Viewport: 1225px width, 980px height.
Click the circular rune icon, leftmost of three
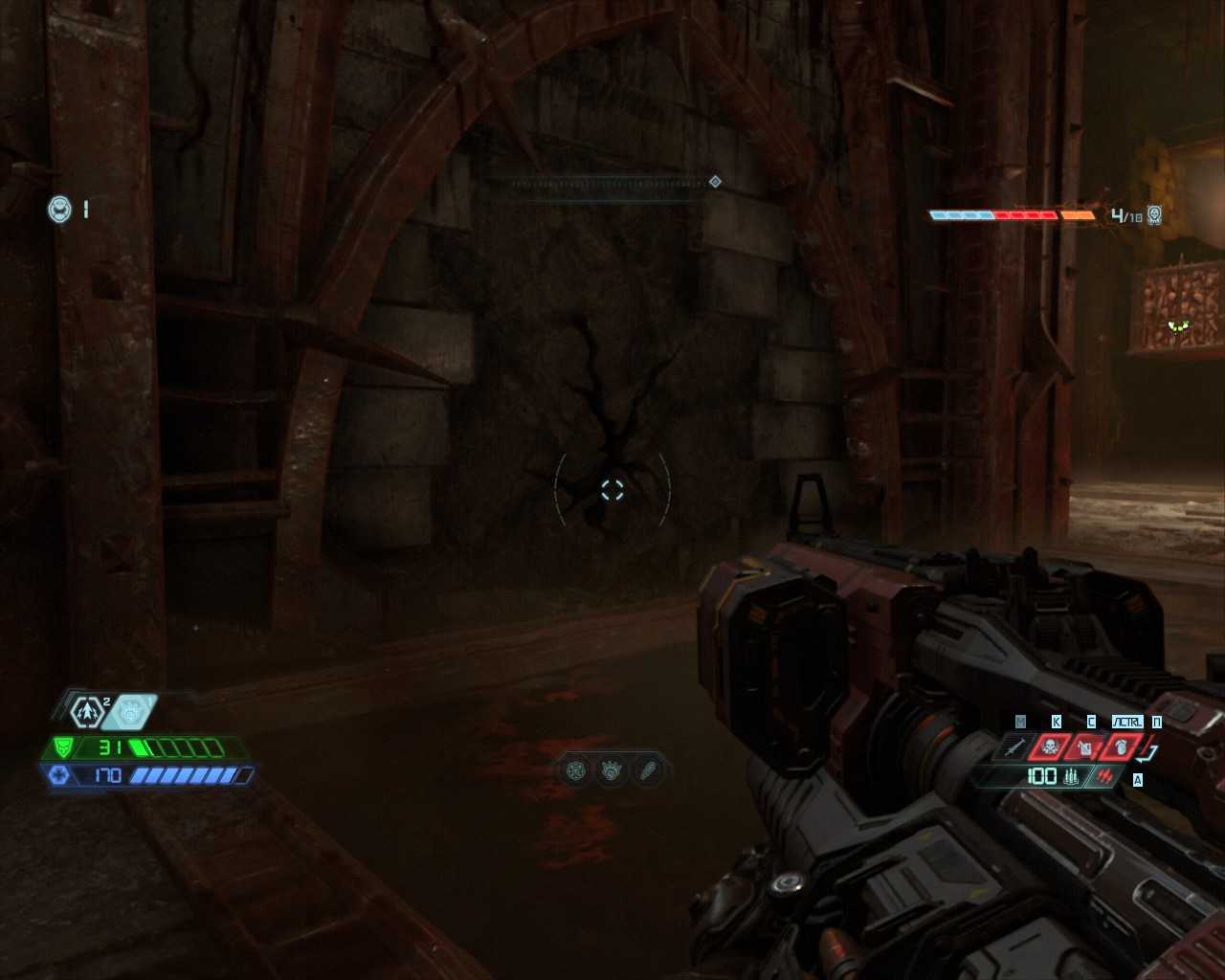(576, 769)
